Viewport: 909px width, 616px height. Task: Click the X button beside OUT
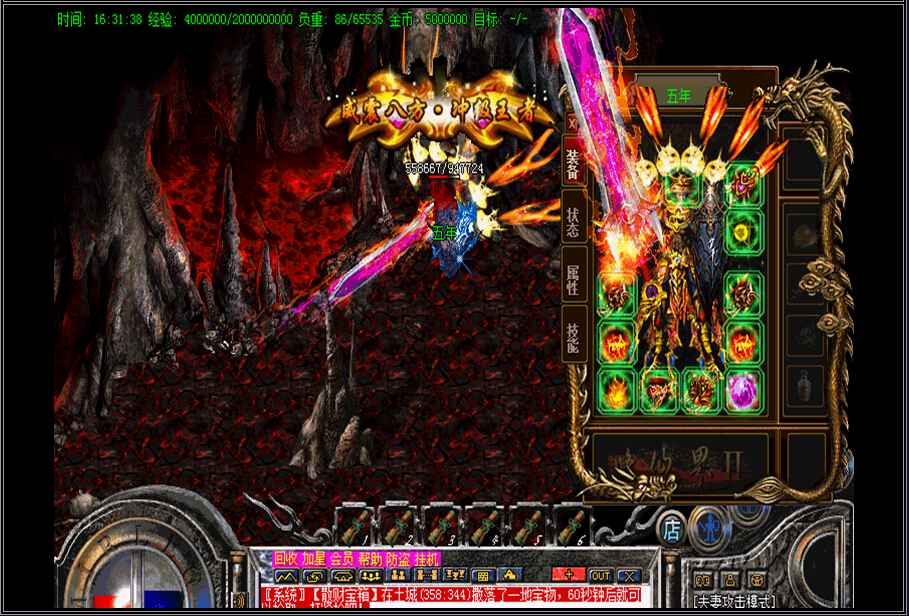click(628, 575)
